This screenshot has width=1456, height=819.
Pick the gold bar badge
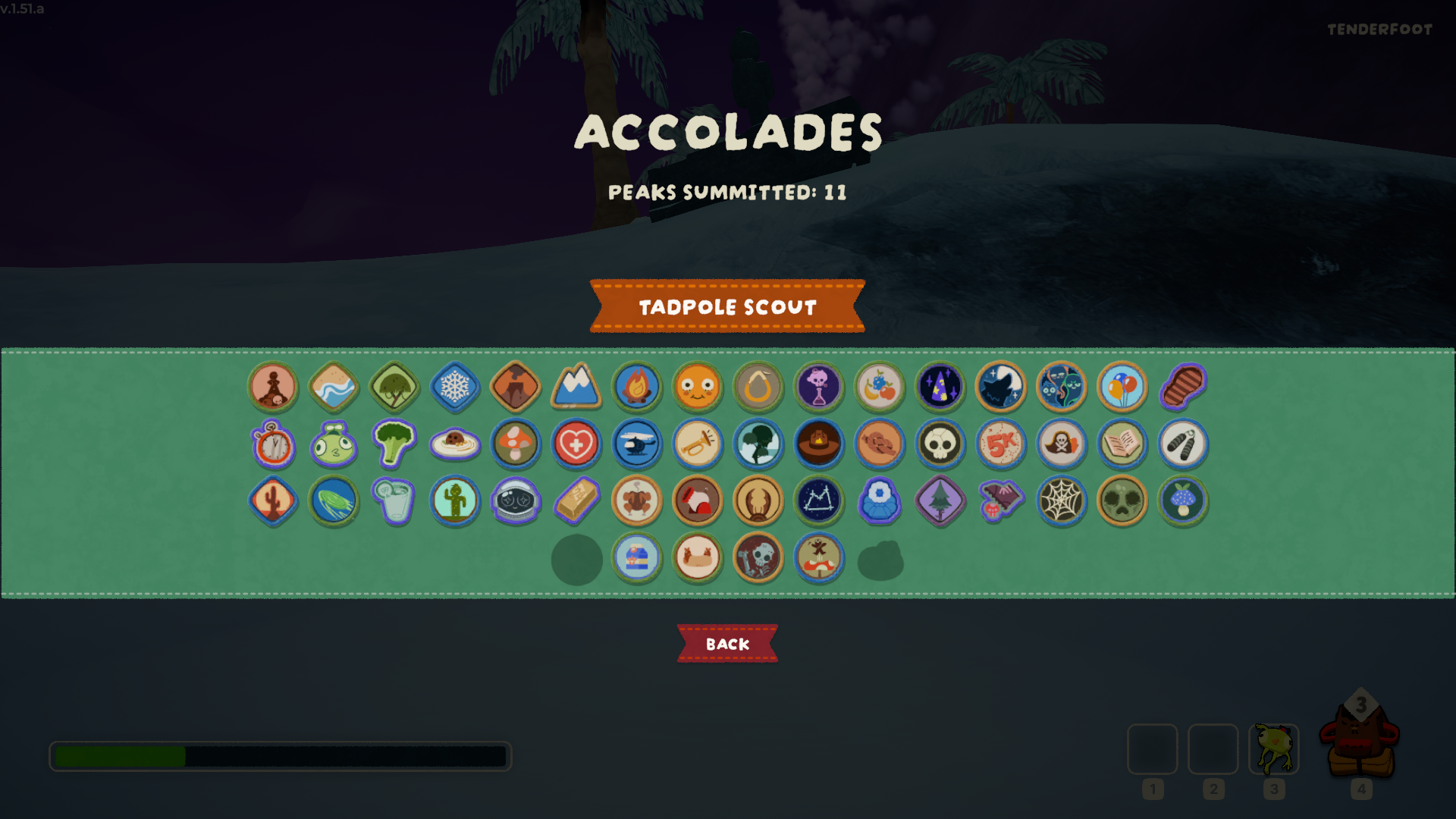pos(576,500)
